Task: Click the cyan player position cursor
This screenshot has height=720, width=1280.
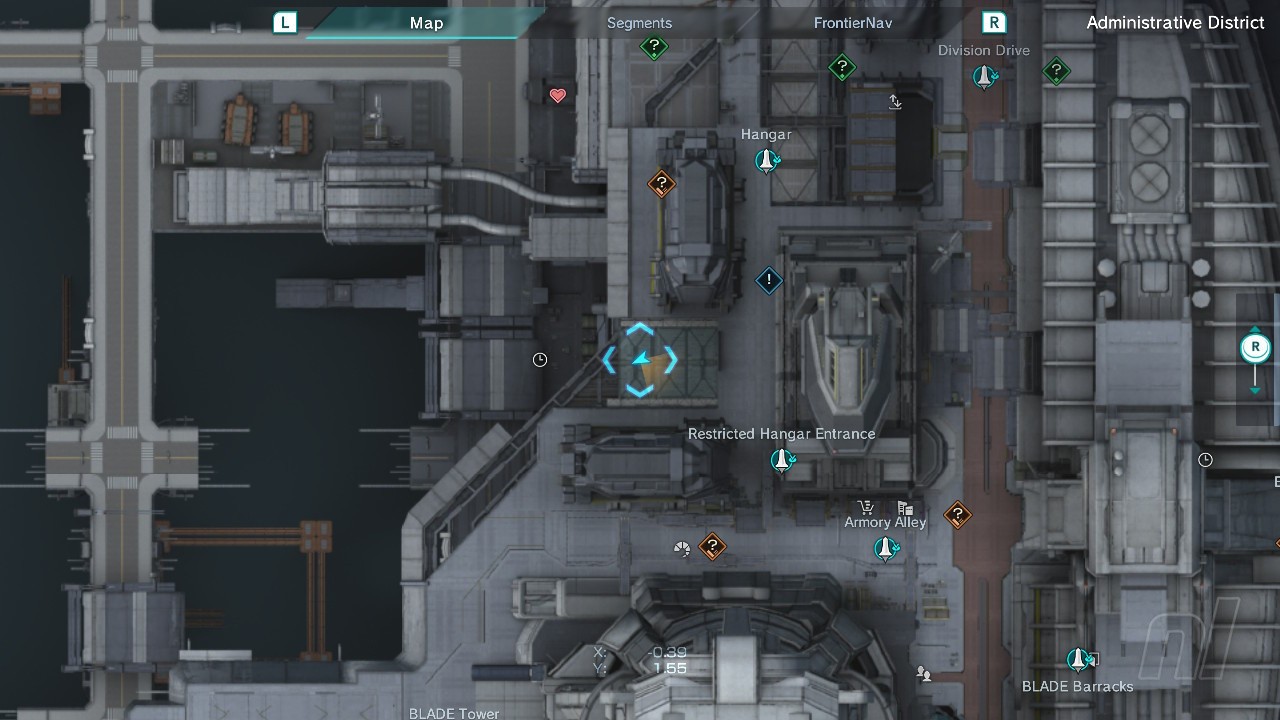Action: coord(640,360)
